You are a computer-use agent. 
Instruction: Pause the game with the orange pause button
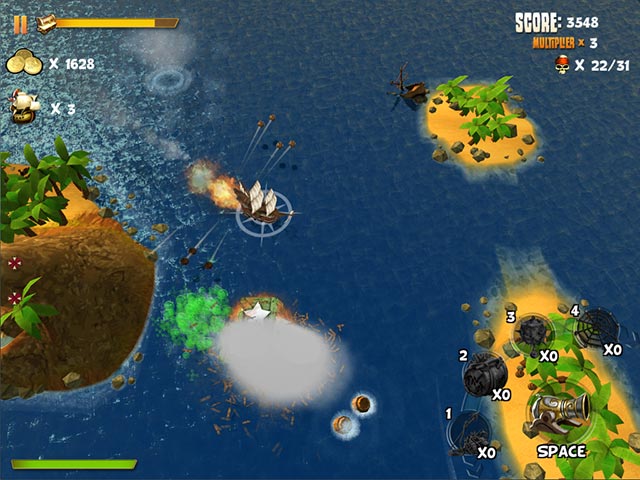tap(20, 24)
